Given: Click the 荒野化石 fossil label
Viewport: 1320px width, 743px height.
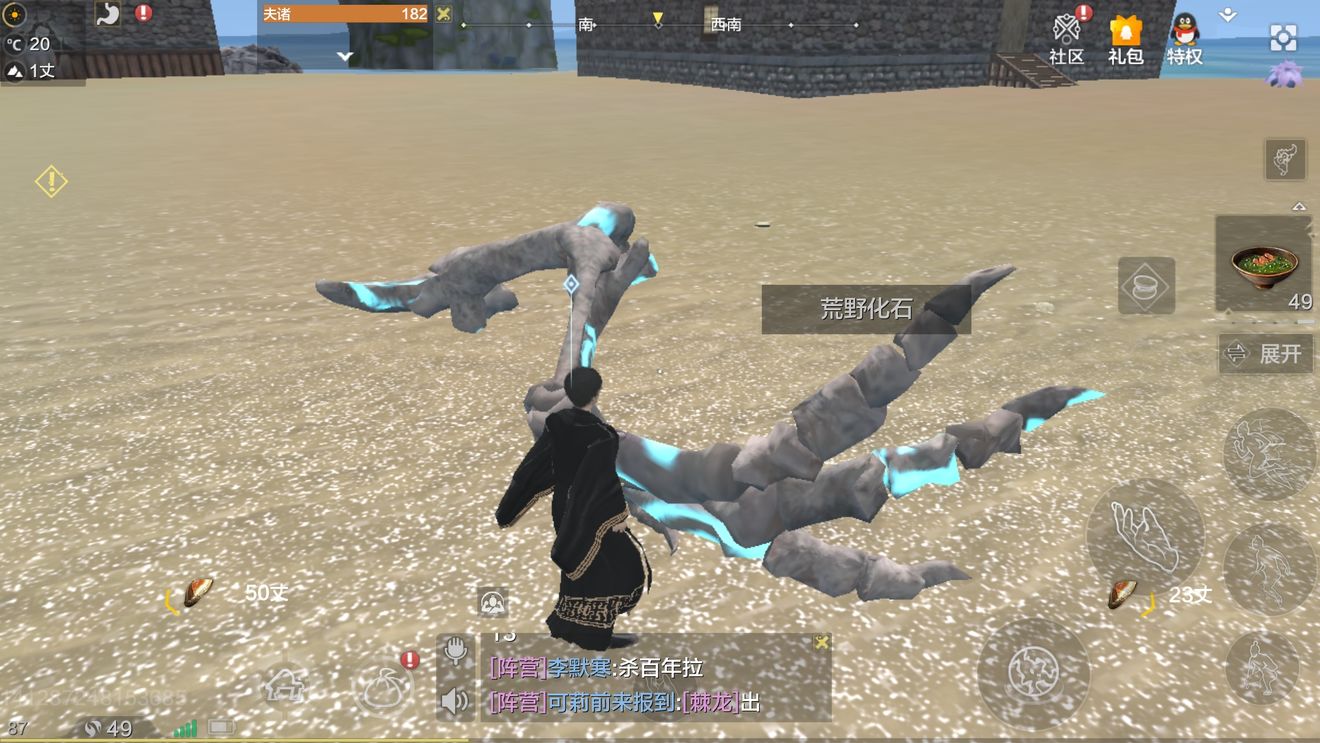Looking at the screenshot, I should click(x=866, y=309).
